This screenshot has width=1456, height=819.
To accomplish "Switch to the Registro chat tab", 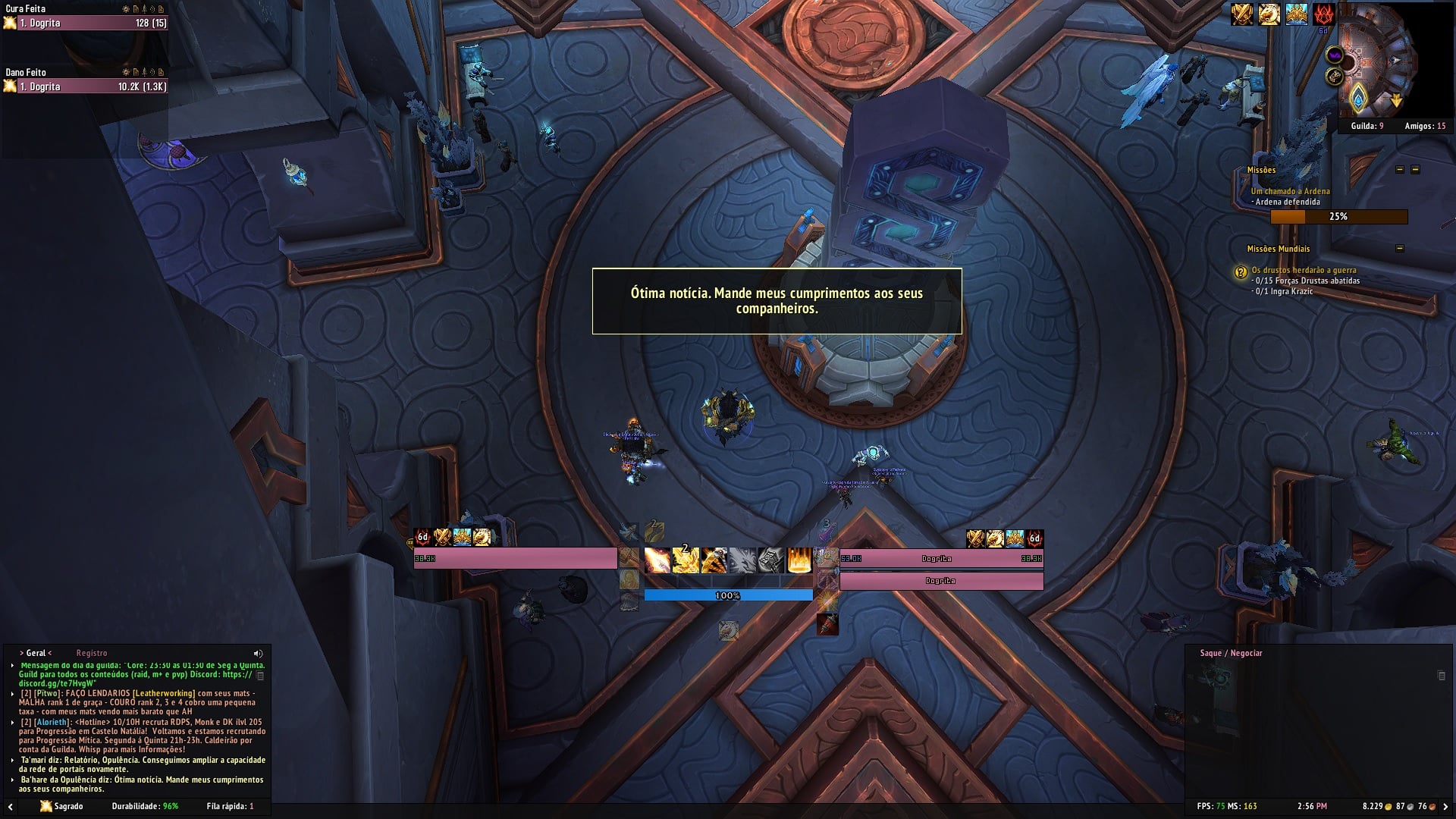I will [x=91, y=653].
